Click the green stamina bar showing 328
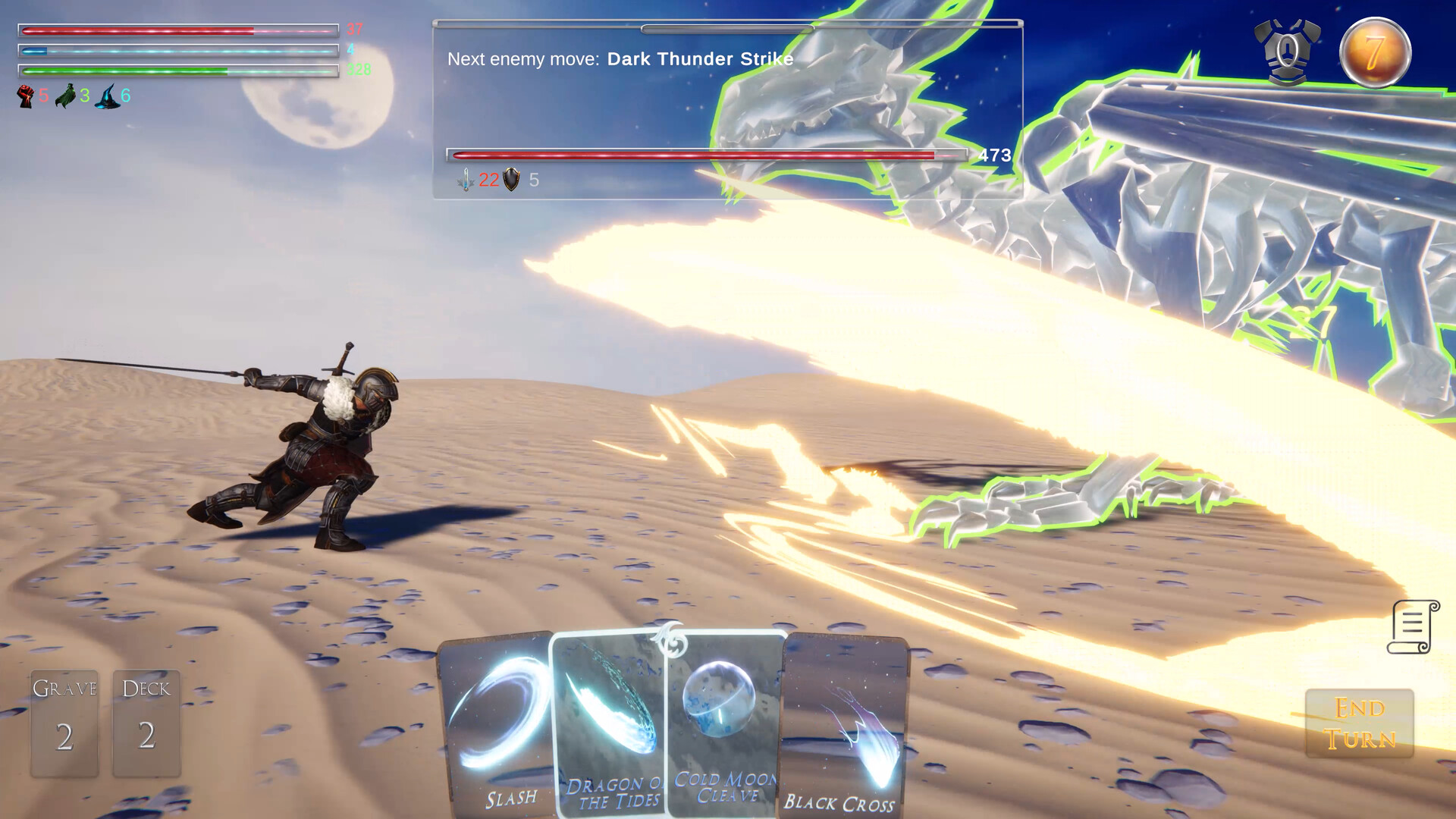 click(x=174, y=71)
